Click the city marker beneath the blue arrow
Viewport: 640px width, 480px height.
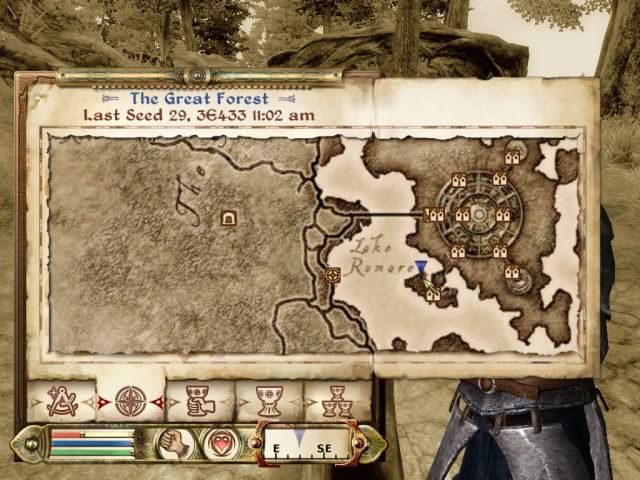[432, 294]
